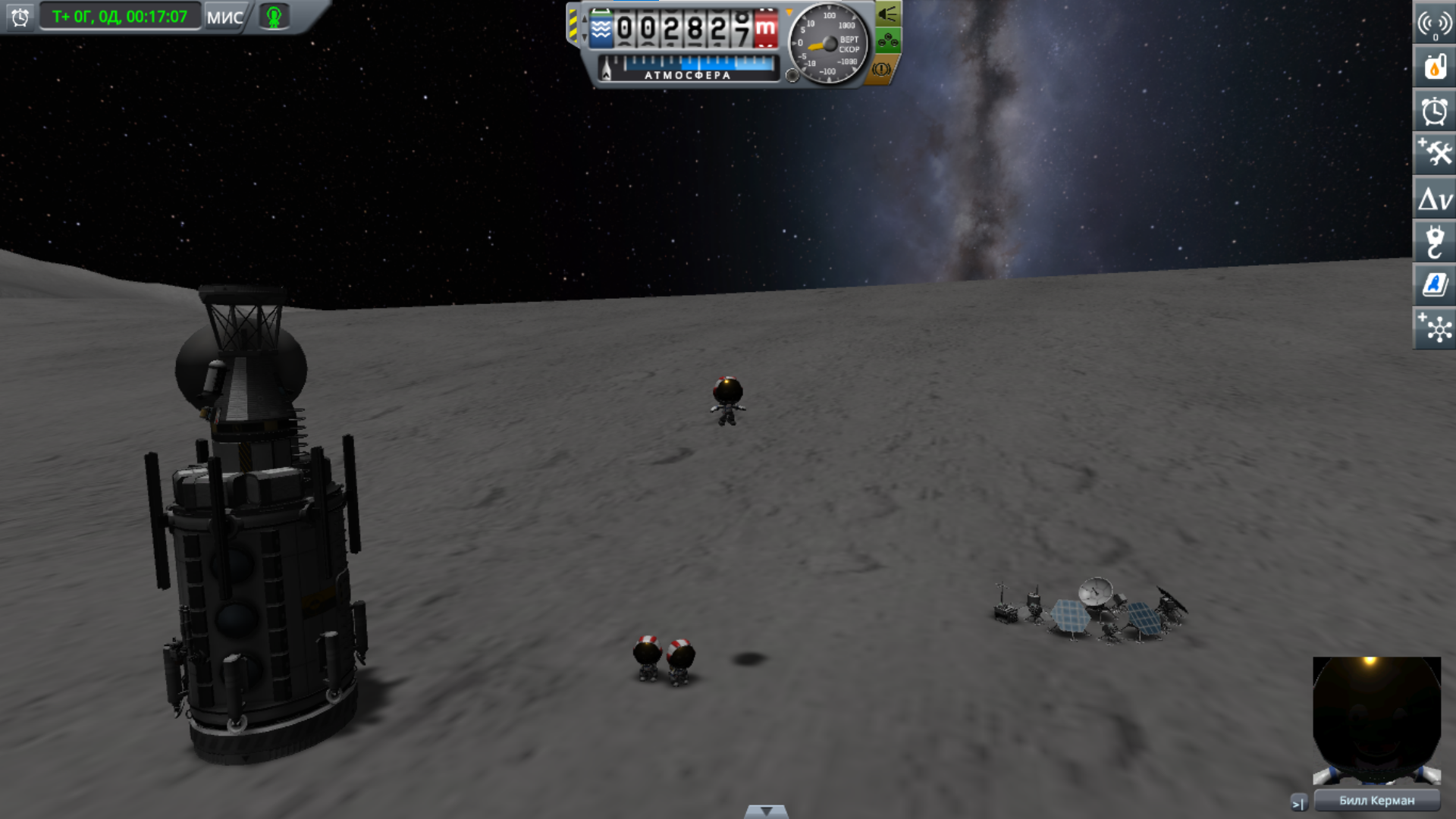Toggle the lights action button
The image size is (1456, 819).
(x=887, y=14)
